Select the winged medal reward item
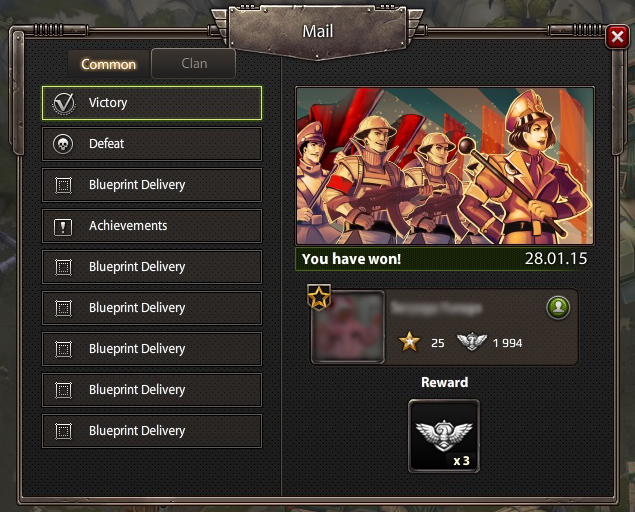Image resolution: width=635 pixels, height=512 pixels. (x=444, y=435)
